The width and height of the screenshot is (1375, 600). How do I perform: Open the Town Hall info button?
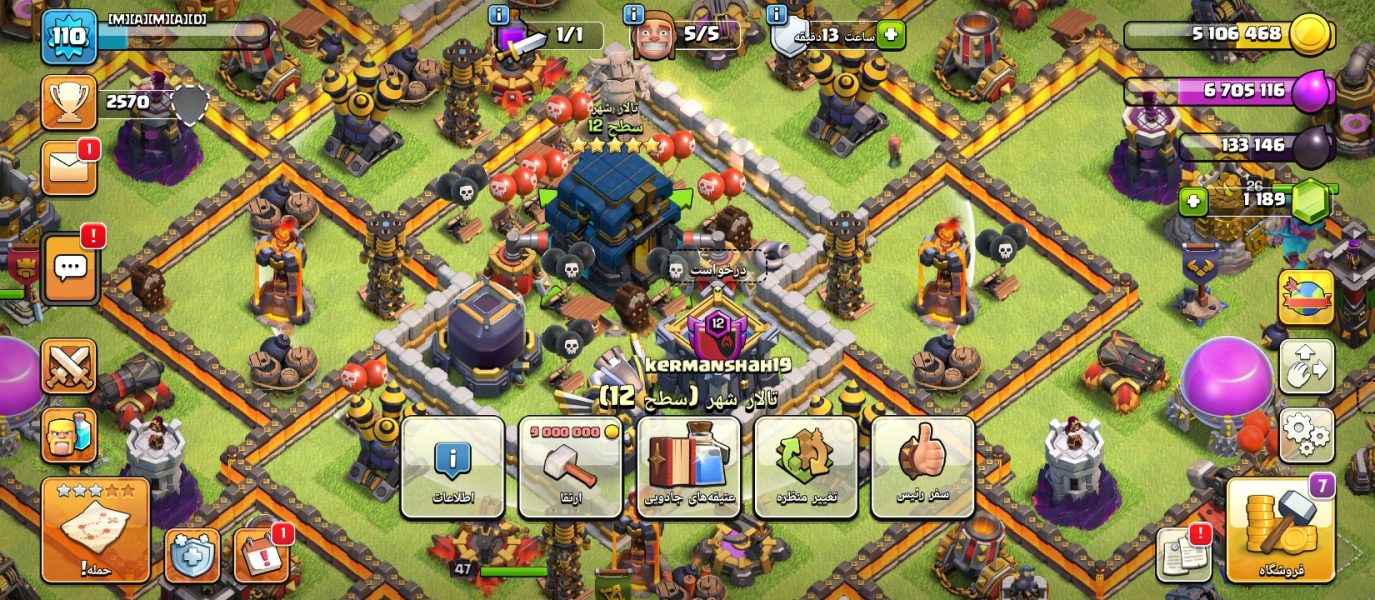pyautogui.click(x=452, y=467)
